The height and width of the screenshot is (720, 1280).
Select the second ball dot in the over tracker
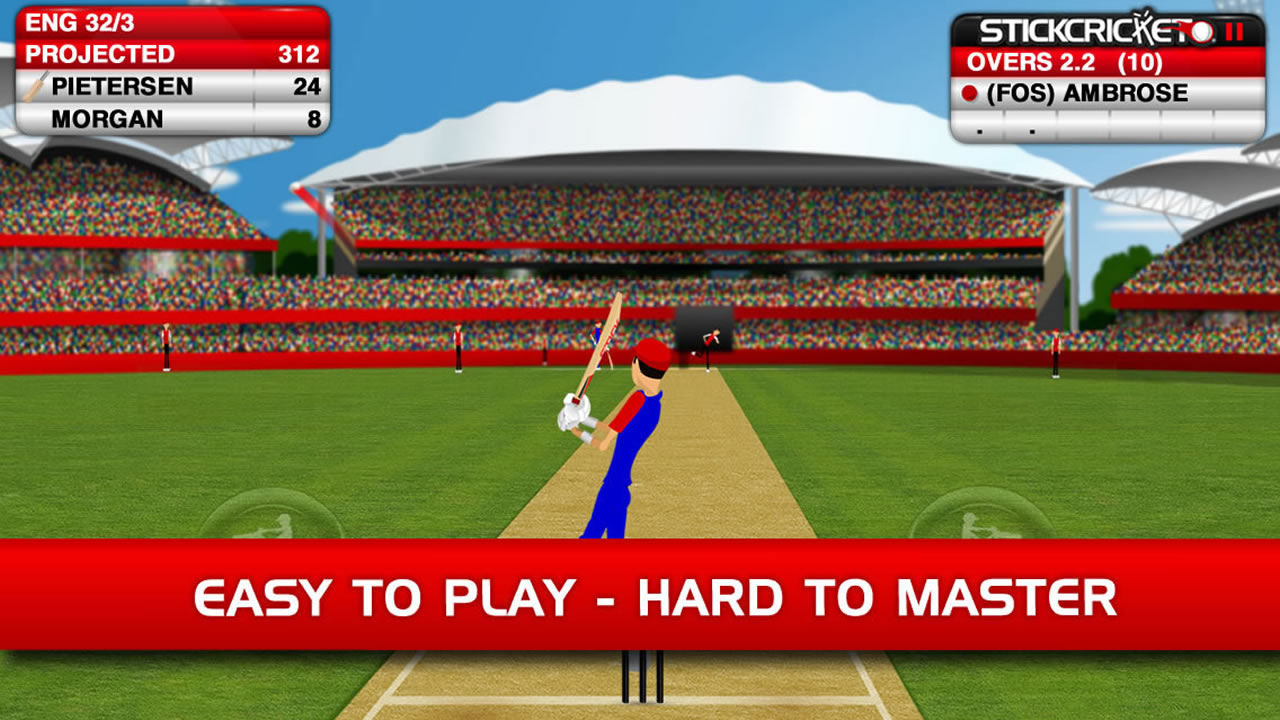pos(1031,130)
